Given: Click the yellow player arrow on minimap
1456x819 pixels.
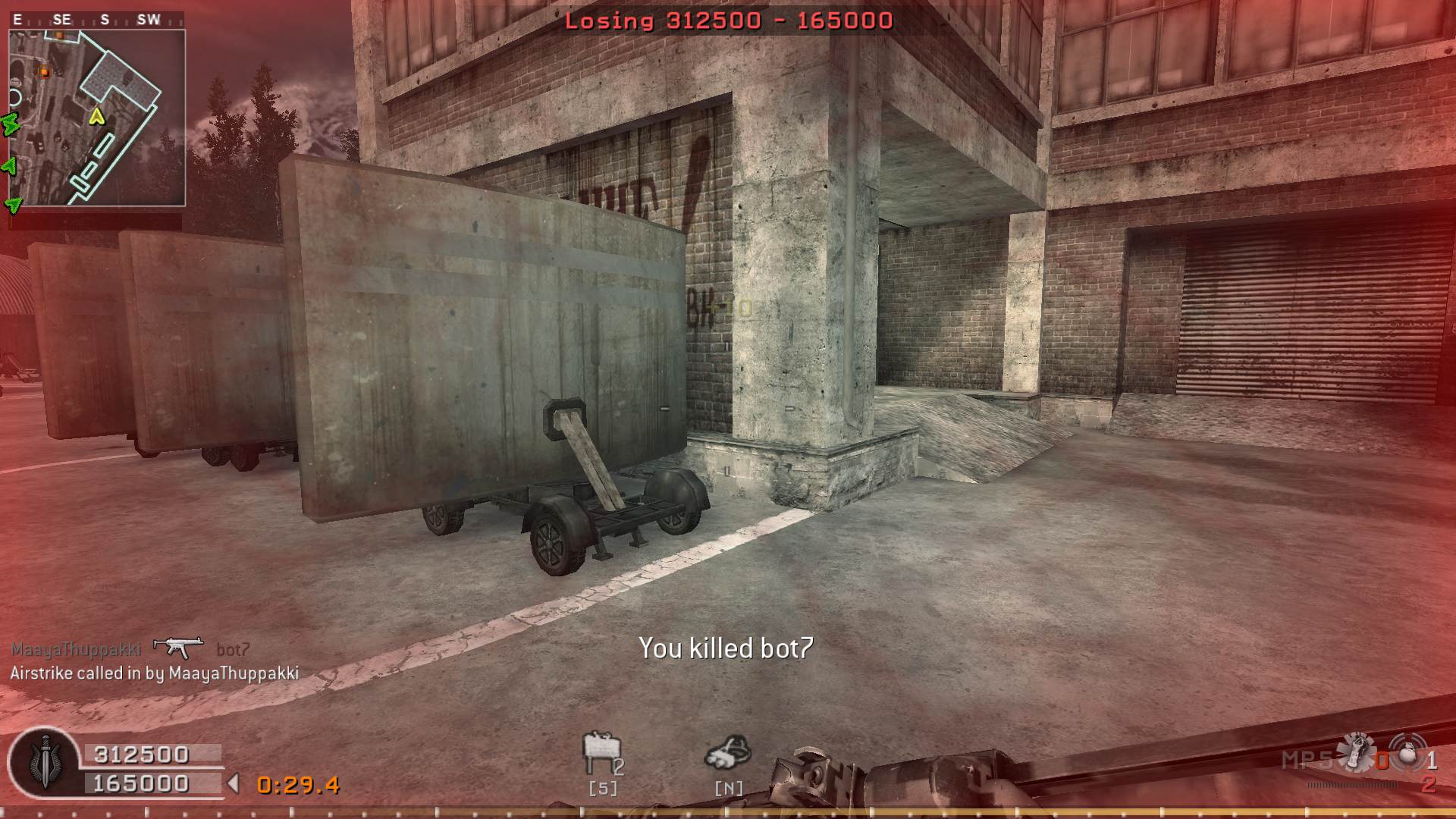Looking at the screenshot, I should tap(96, 117).
